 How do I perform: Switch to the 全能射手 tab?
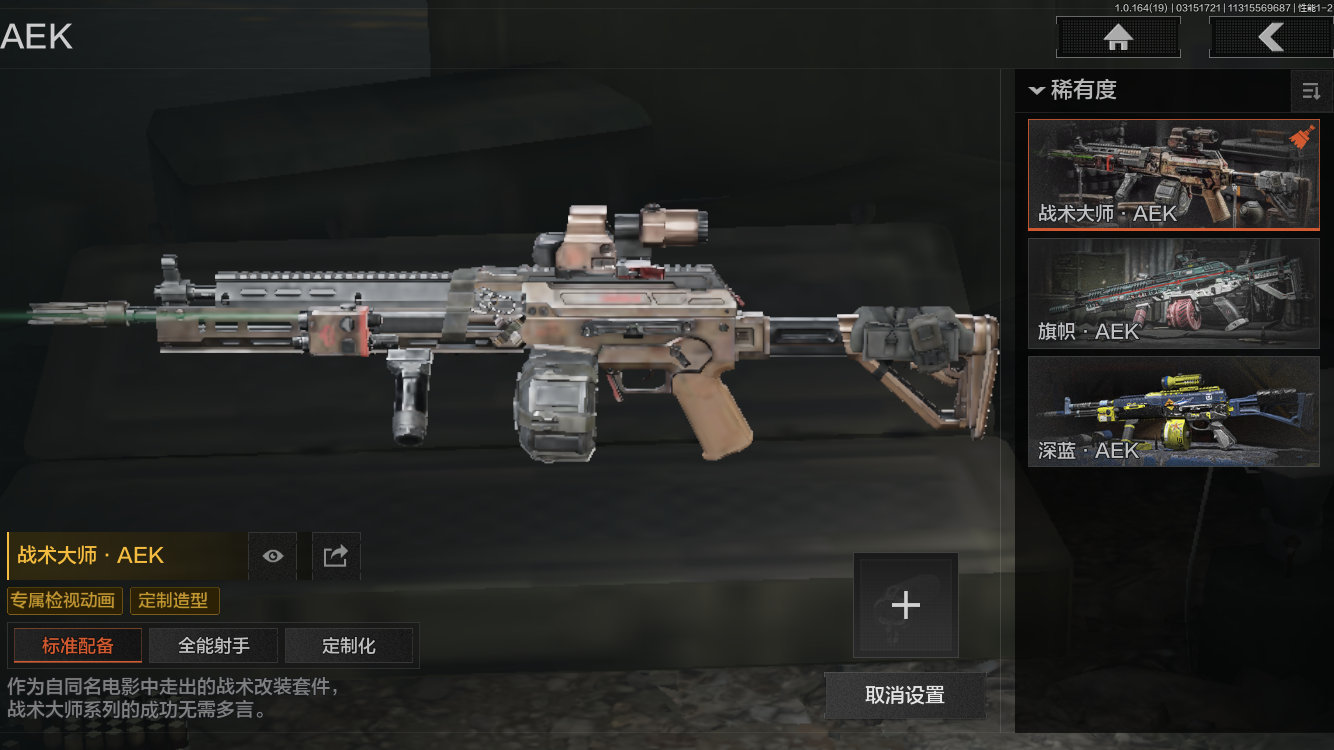[x=214, y=646]
